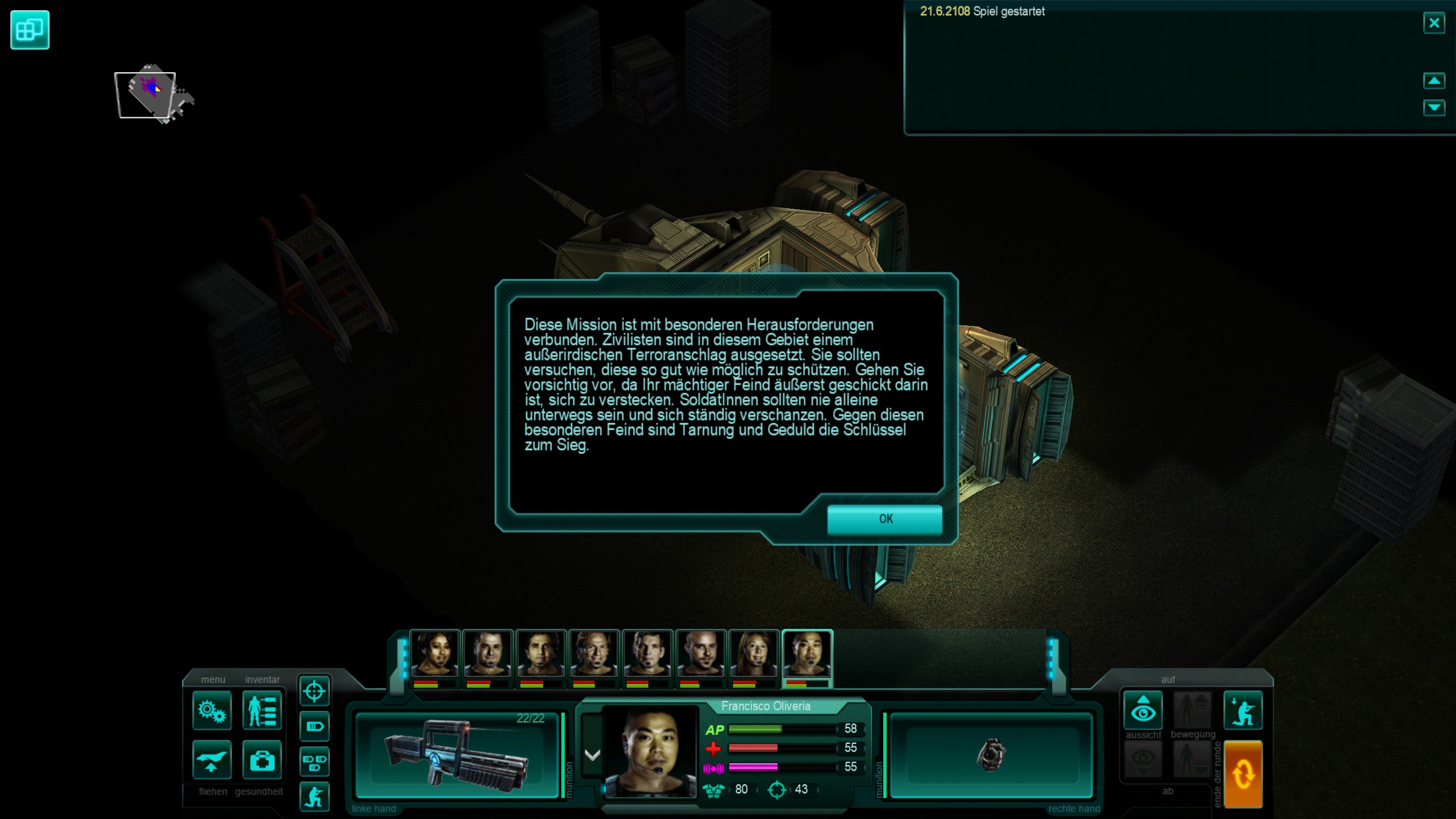Click the log's up arrow button
This screenshot has width=1456, height=819.
pyautogui.click(x=1433, y=81)
